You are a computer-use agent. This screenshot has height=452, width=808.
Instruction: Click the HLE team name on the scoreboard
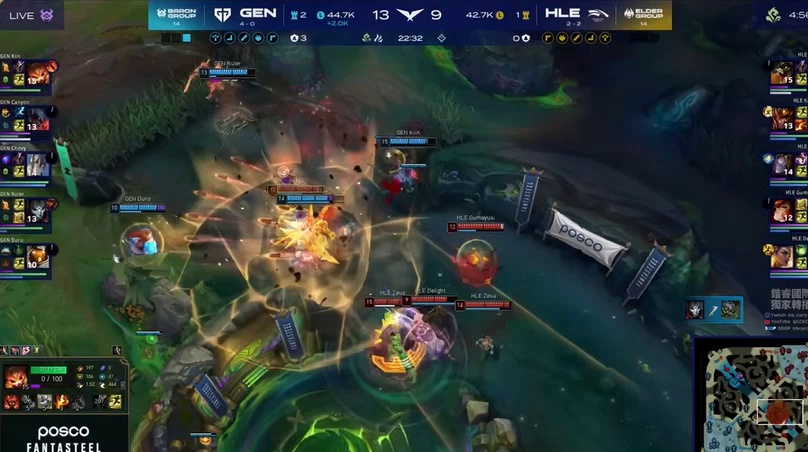click(x=562, y=14)
